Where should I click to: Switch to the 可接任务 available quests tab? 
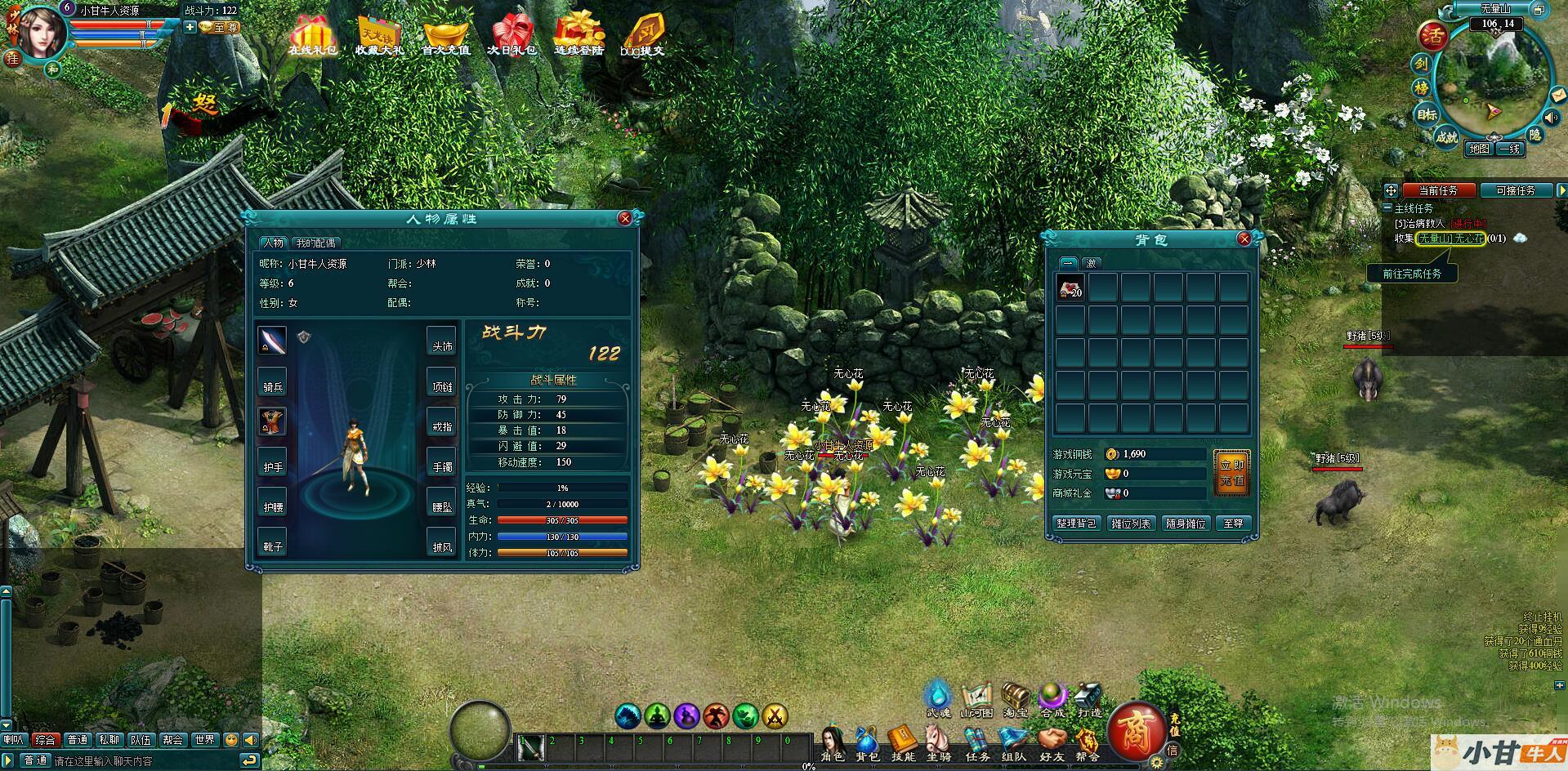[1516, 190]
